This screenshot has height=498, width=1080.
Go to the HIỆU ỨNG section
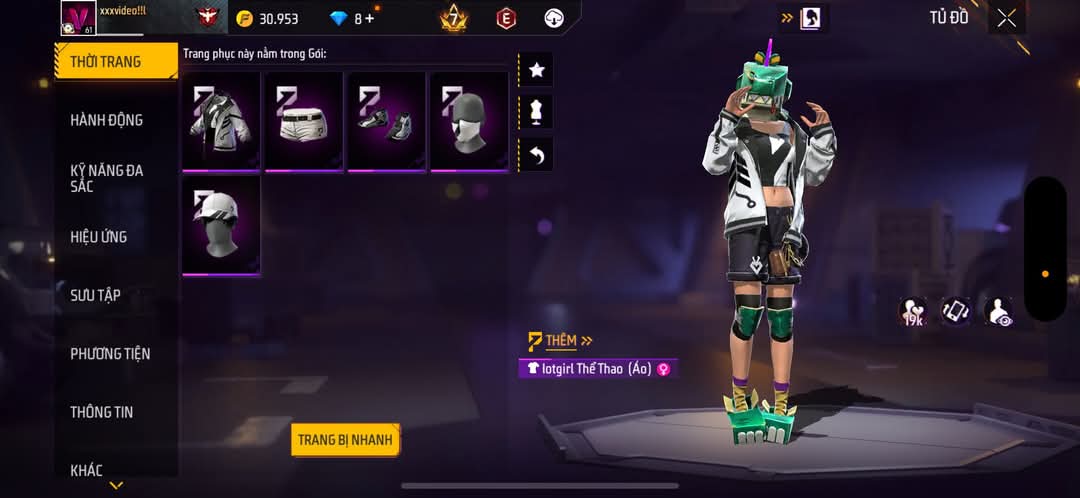[98, 237]
